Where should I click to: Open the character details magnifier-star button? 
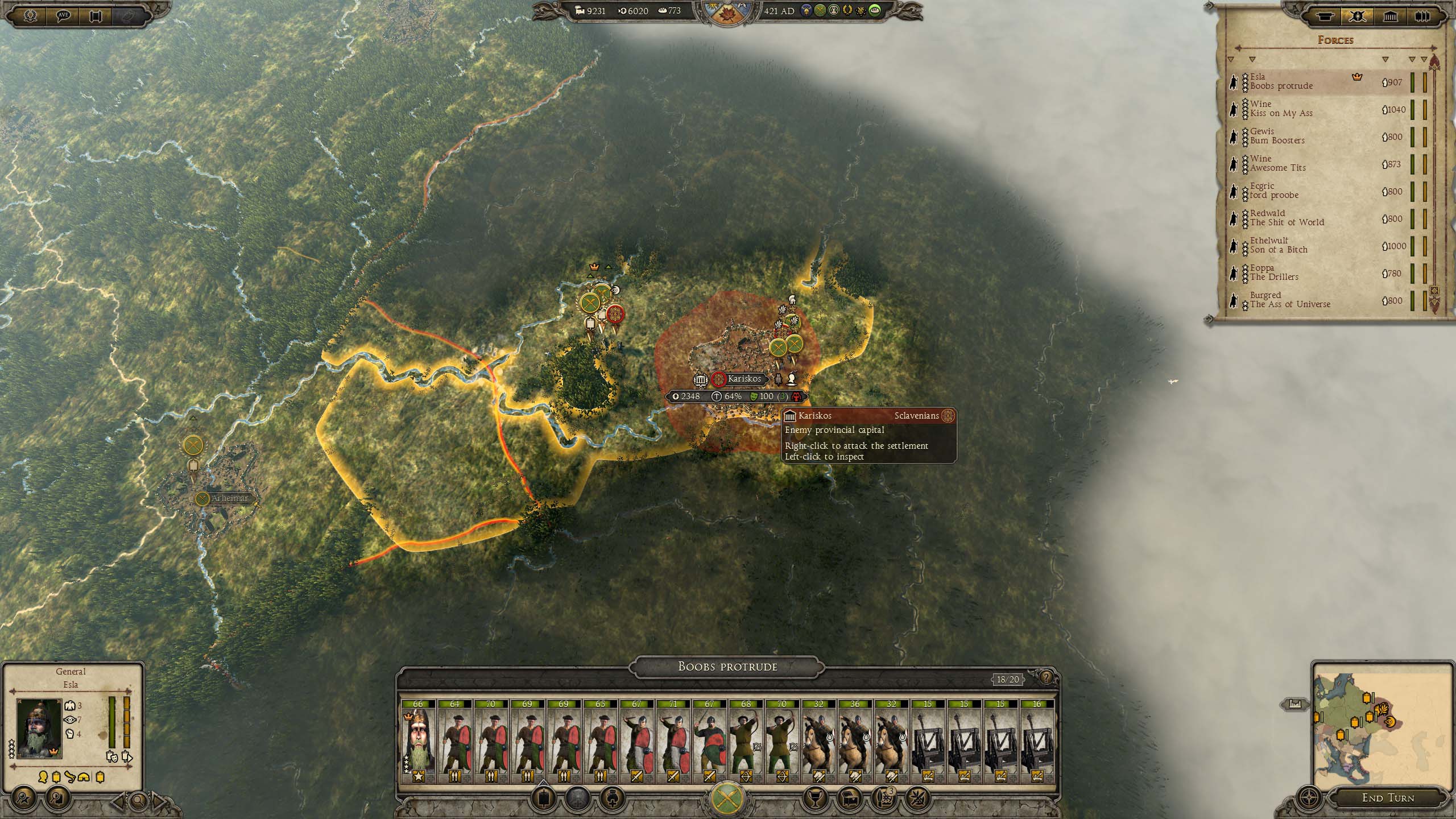[x=24, y=800]
